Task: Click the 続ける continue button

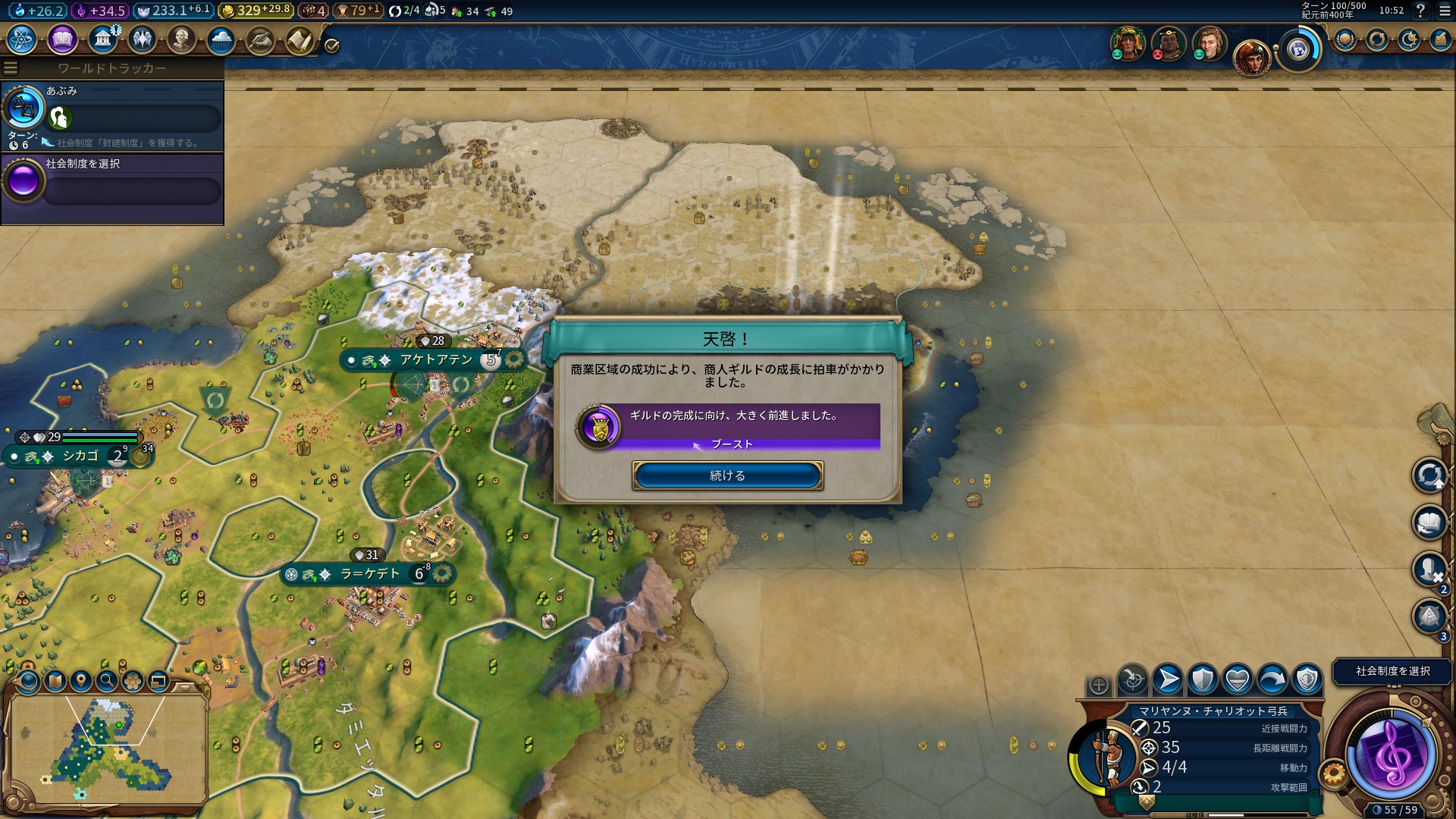Action: 727,475
